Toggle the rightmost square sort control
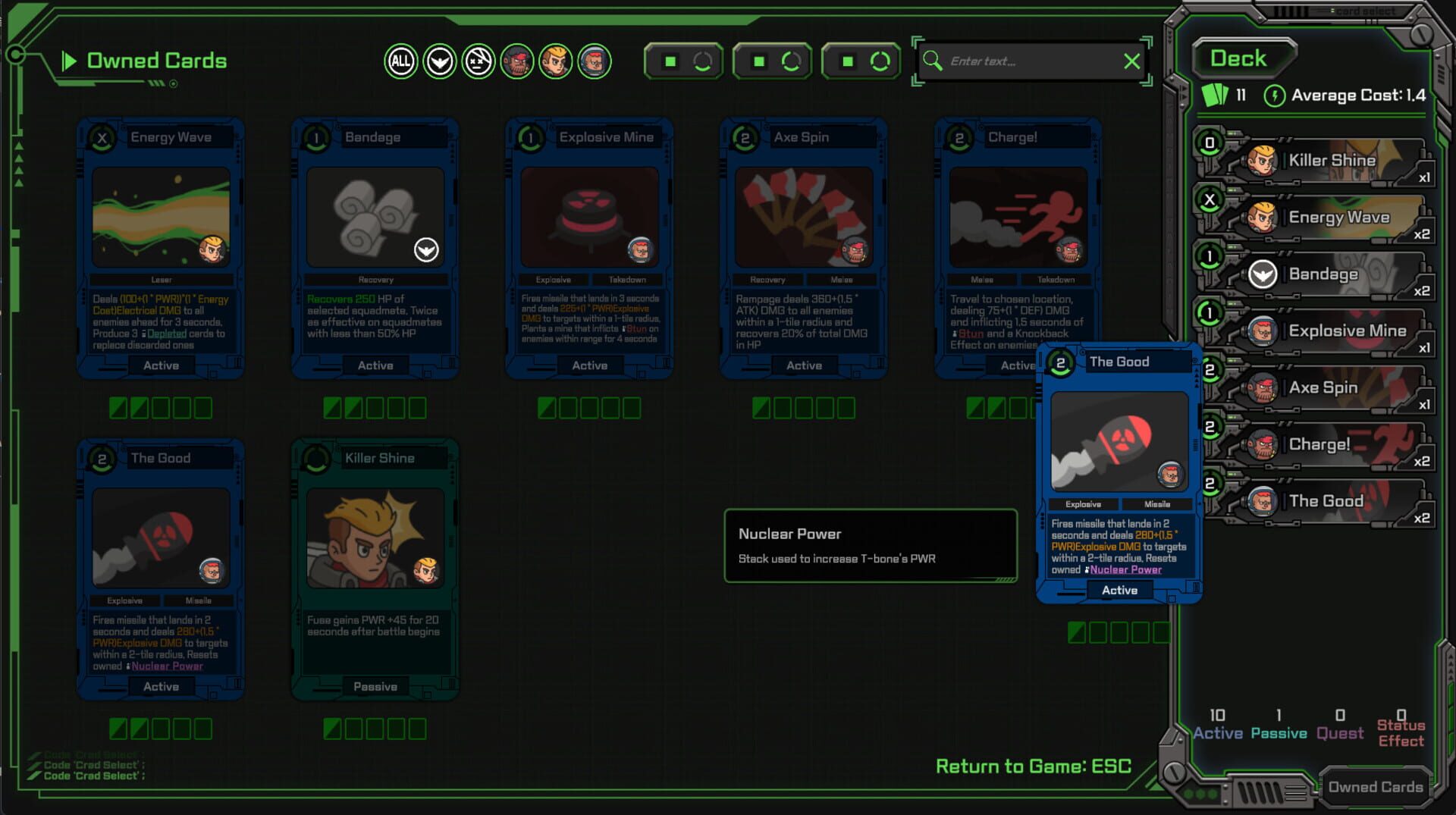 pyautogui.click(x=860, y=61)
